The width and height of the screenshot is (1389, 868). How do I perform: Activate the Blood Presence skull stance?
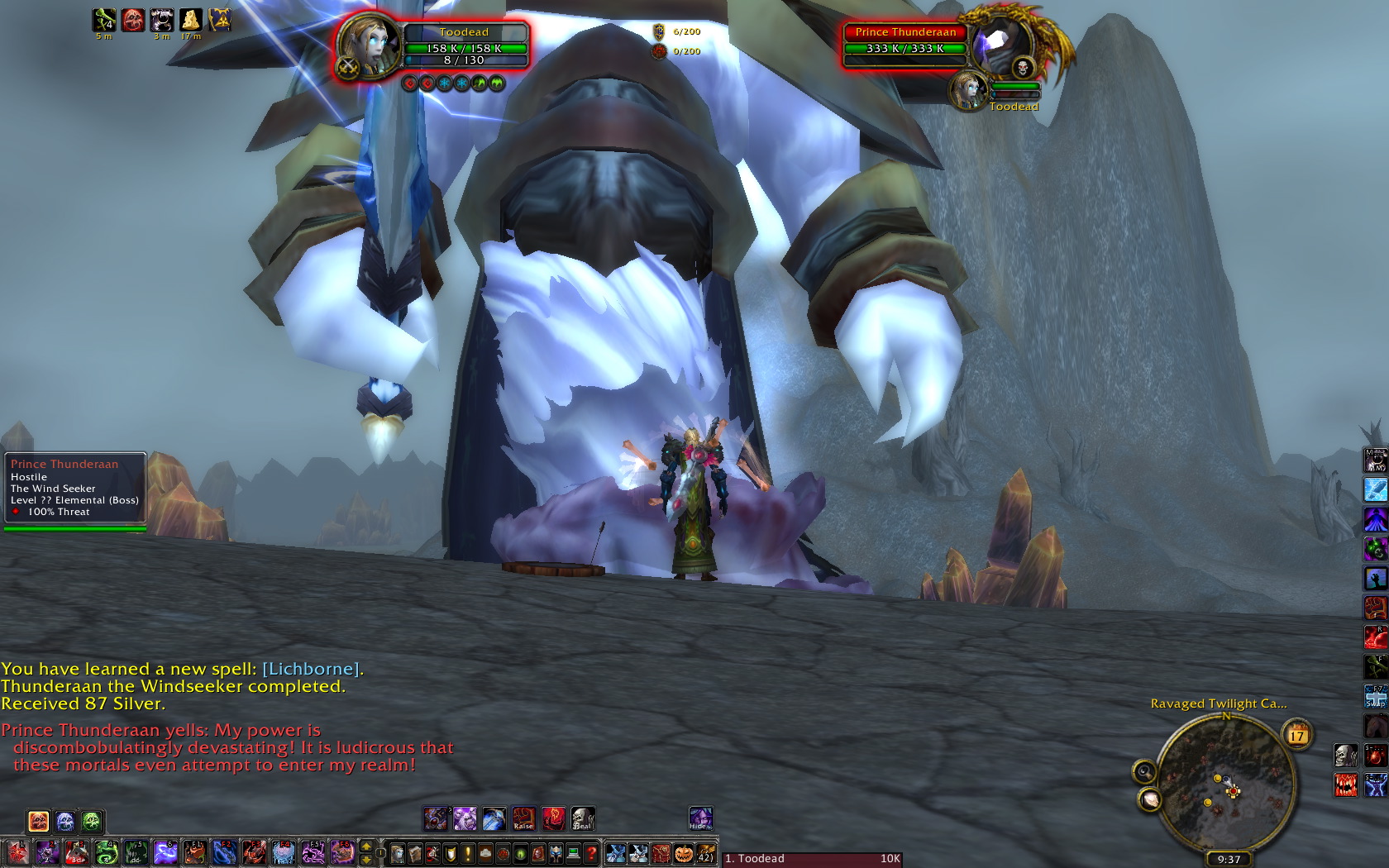38,821
